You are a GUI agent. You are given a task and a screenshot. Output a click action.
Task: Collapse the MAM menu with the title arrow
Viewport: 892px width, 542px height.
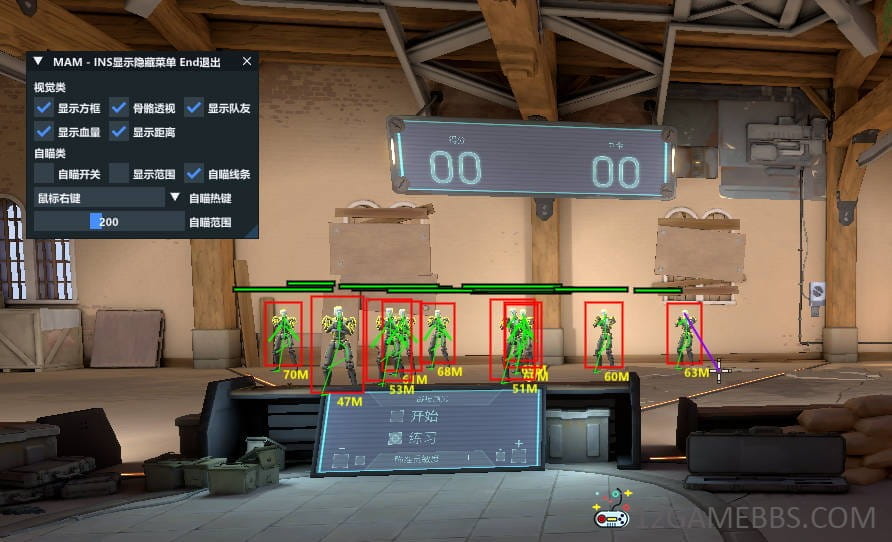(38, 61)
